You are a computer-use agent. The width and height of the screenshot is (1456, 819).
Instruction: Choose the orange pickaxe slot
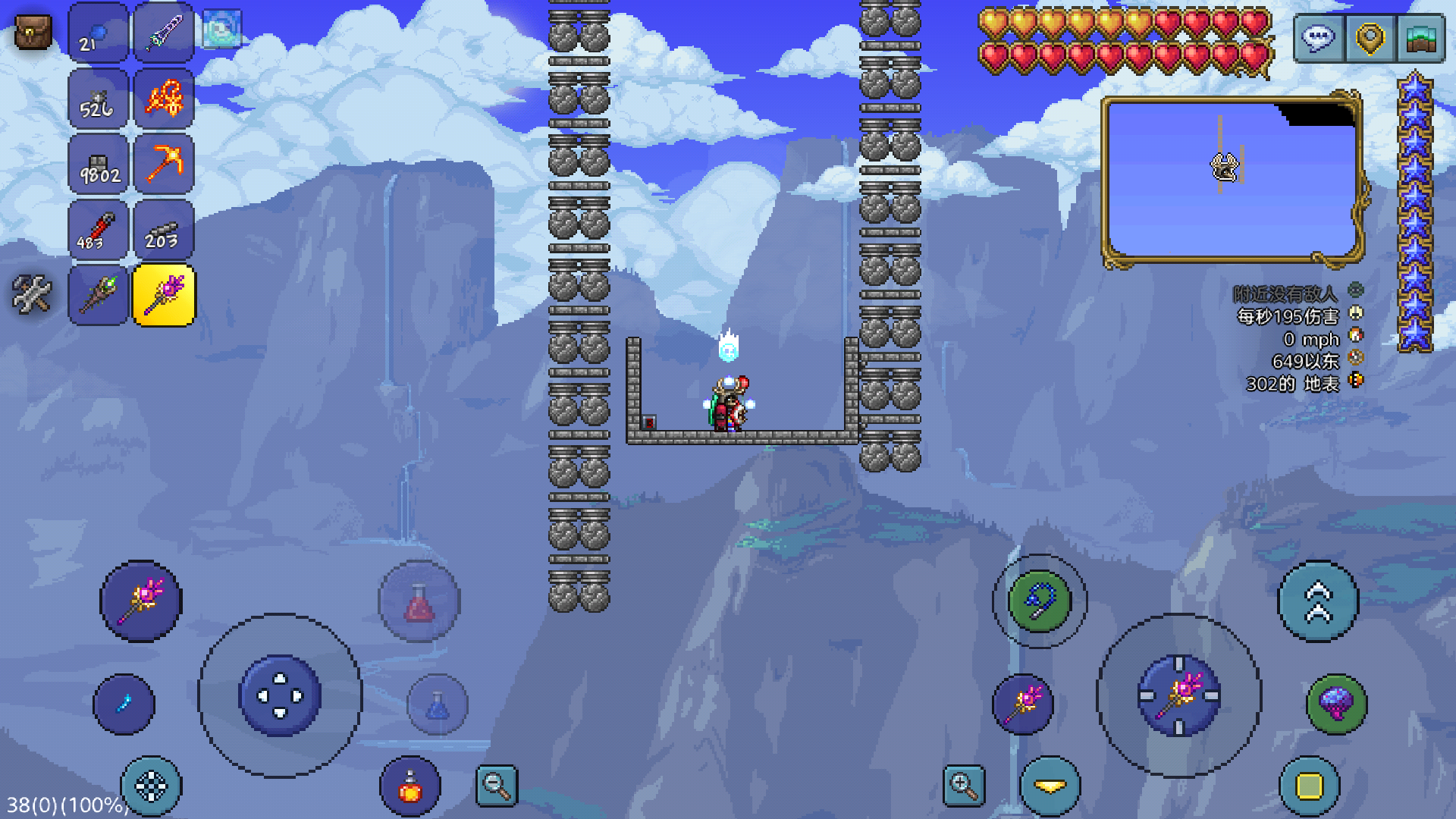(164, 164)
